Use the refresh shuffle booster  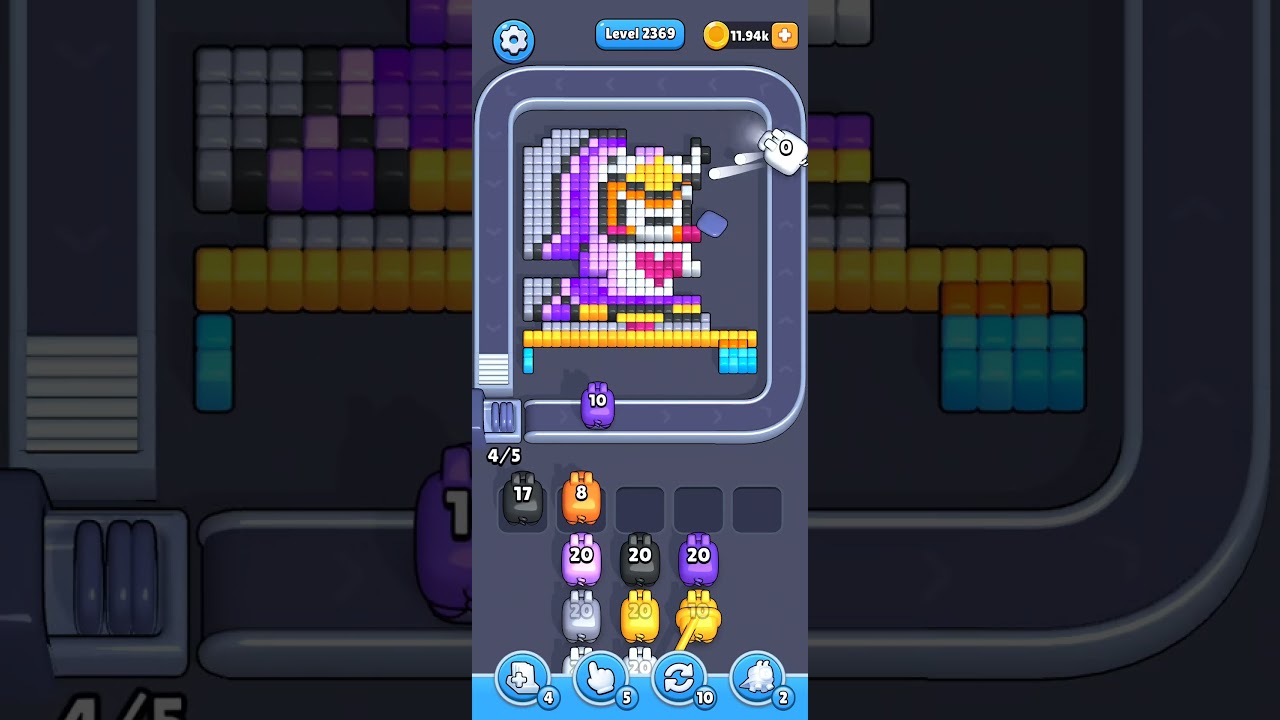[x=679, y=678]
